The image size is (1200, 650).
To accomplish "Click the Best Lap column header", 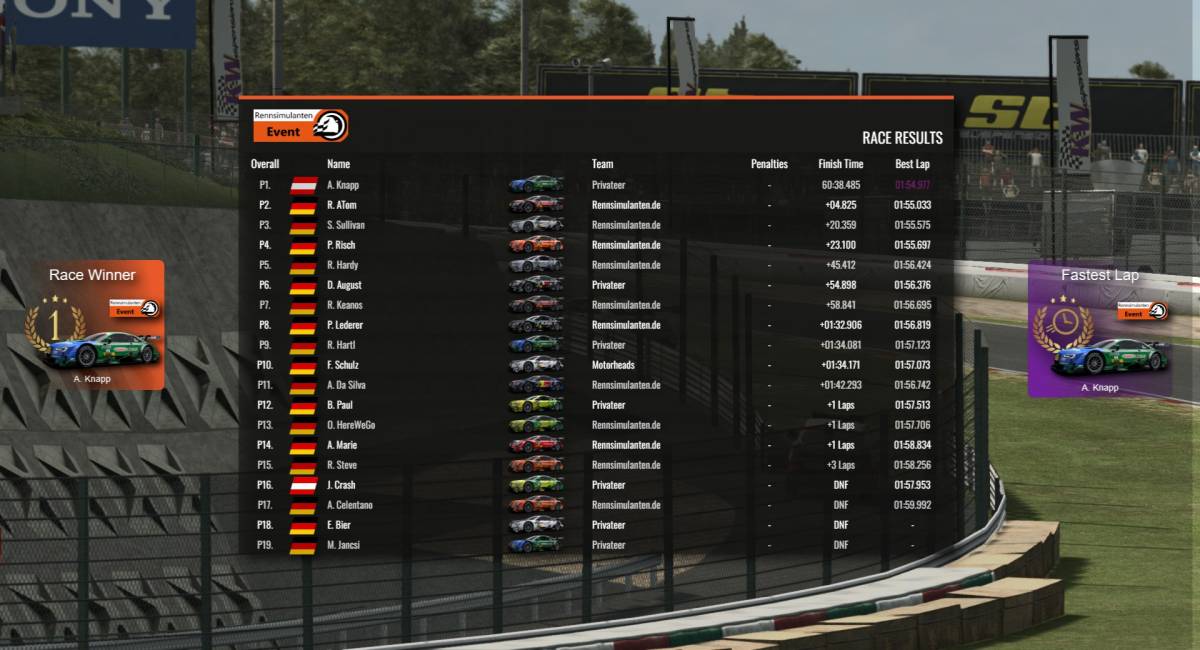I will [x=912, y=164].
